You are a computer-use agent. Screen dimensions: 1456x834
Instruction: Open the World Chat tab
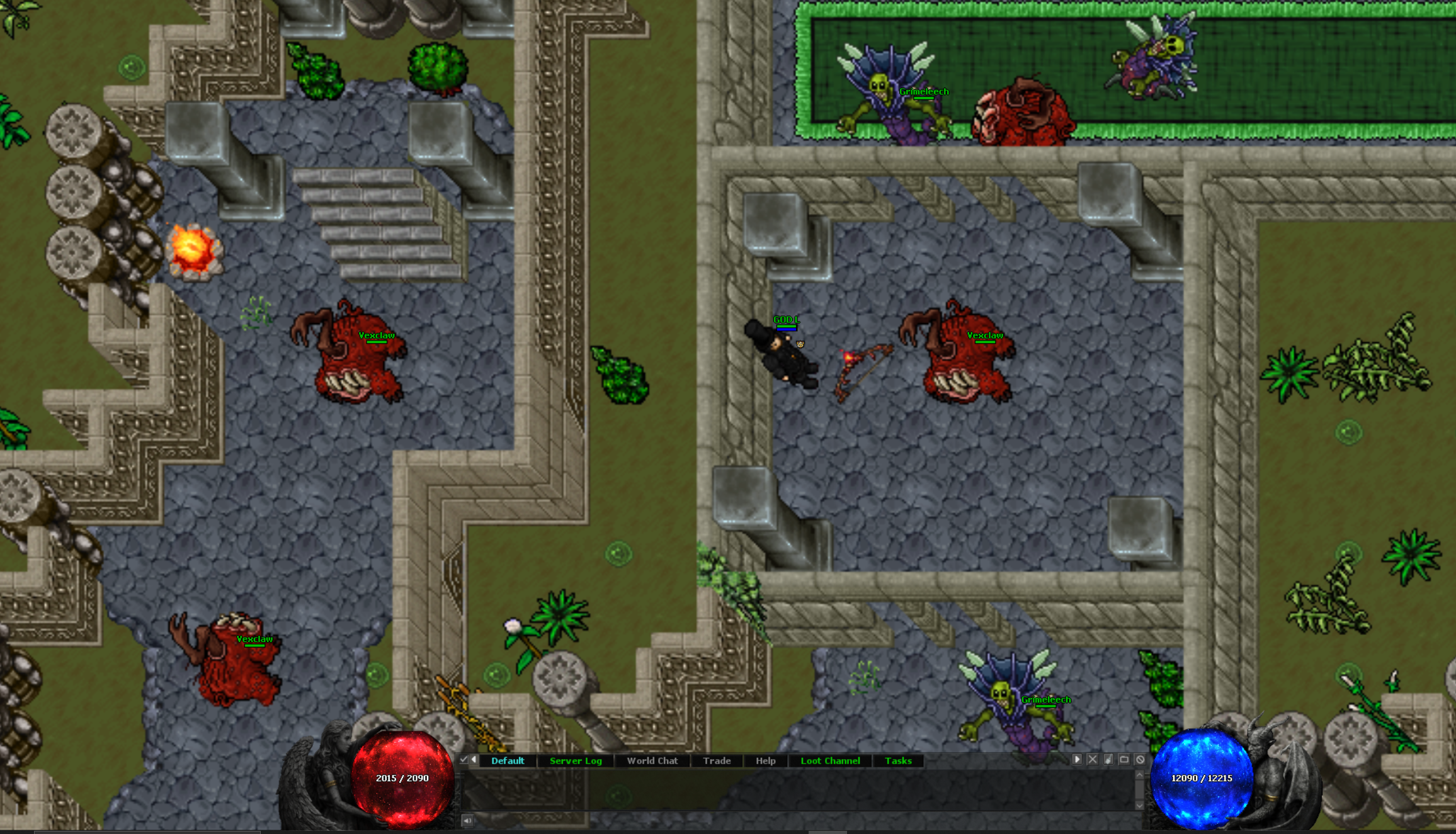point(652,760)
